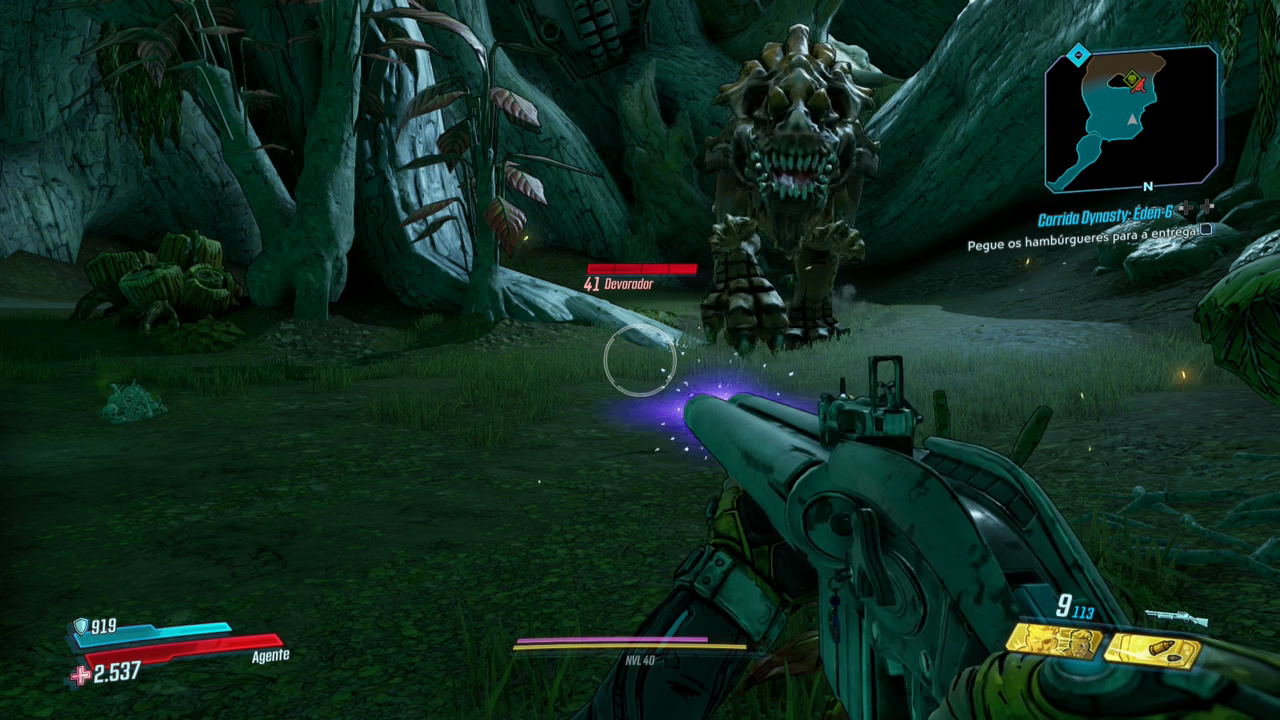Select the equipped shotgun weapon icon
The image size is (1280, 720).
click(1176, 618)
